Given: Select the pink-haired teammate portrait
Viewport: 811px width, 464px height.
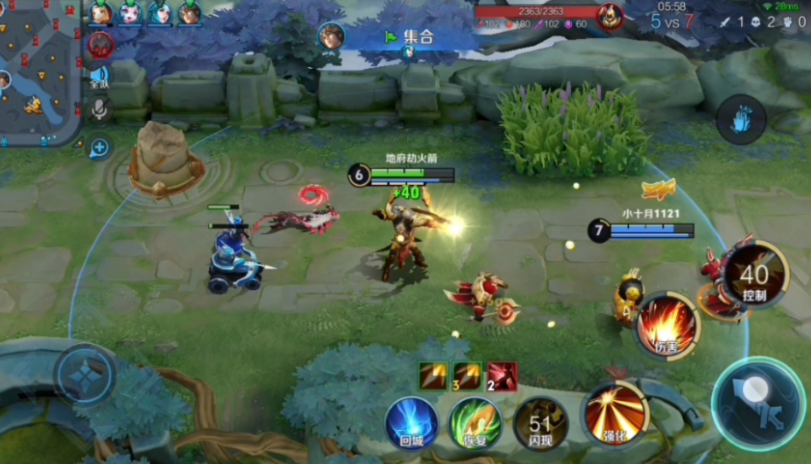Looking at the screenshot, I should [130, 13].
